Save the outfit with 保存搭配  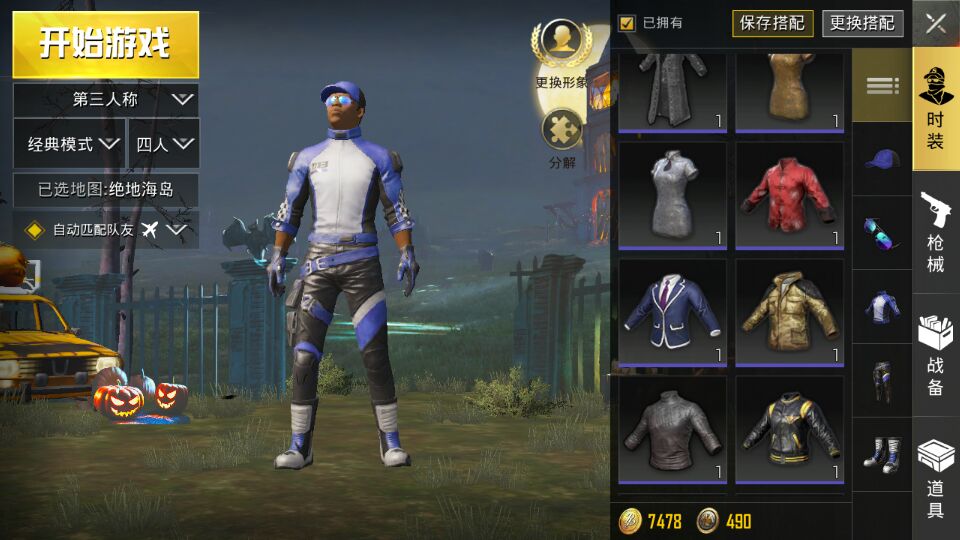click(772, 23)
